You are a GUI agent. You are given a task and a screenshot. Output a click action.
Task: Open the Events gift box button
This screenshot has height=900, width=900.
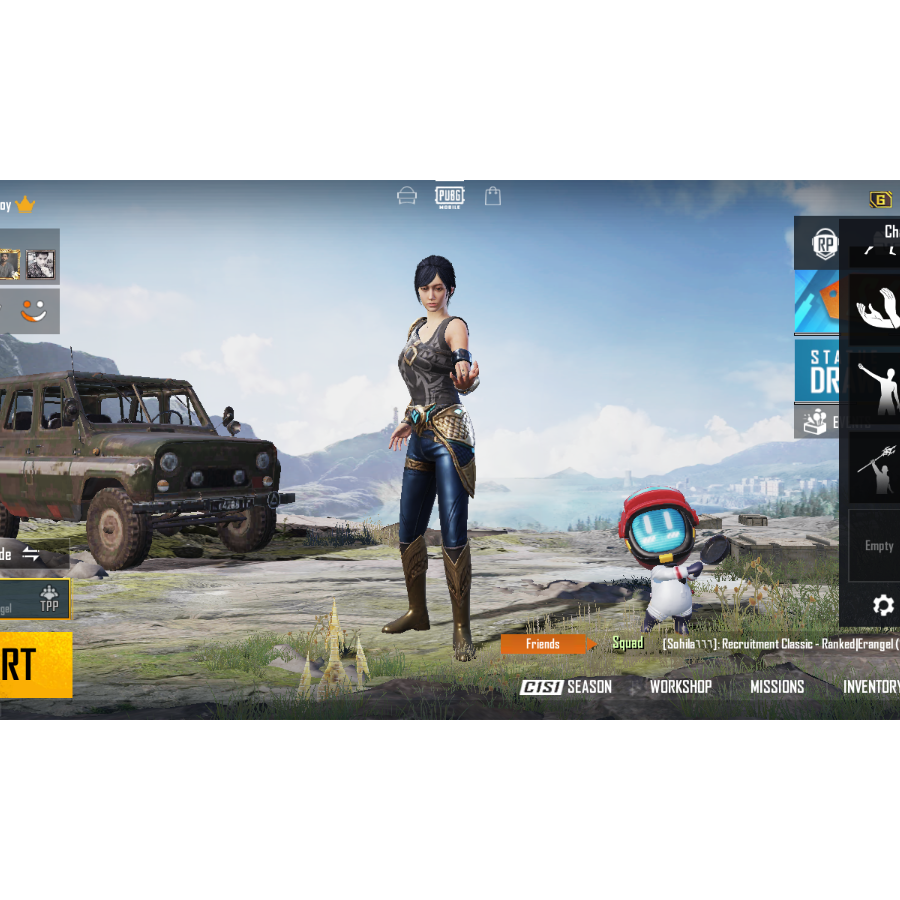click(x=817, y=422)
